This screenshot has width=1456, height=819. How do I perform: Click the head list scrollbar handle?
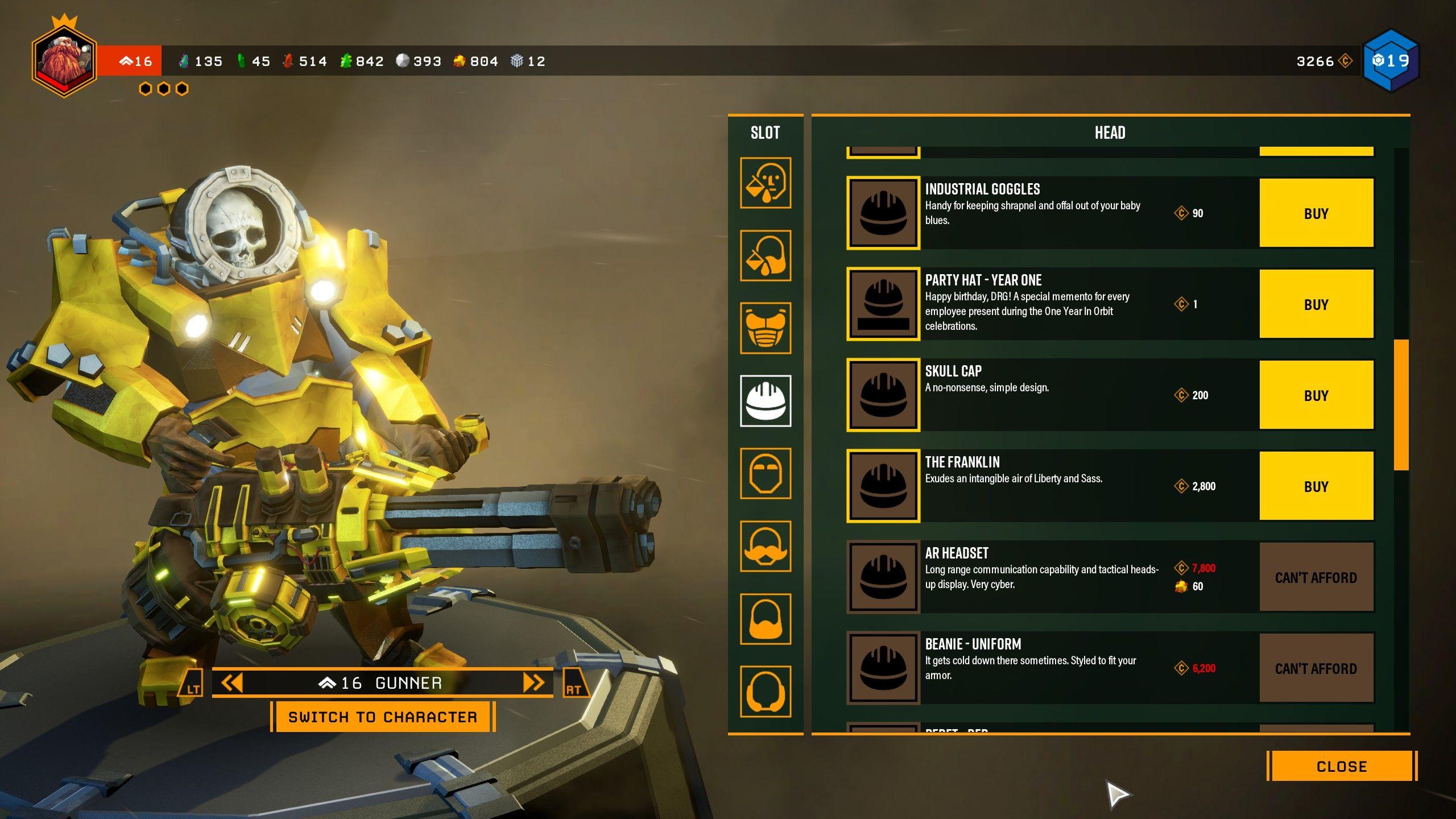point(1401,405)
